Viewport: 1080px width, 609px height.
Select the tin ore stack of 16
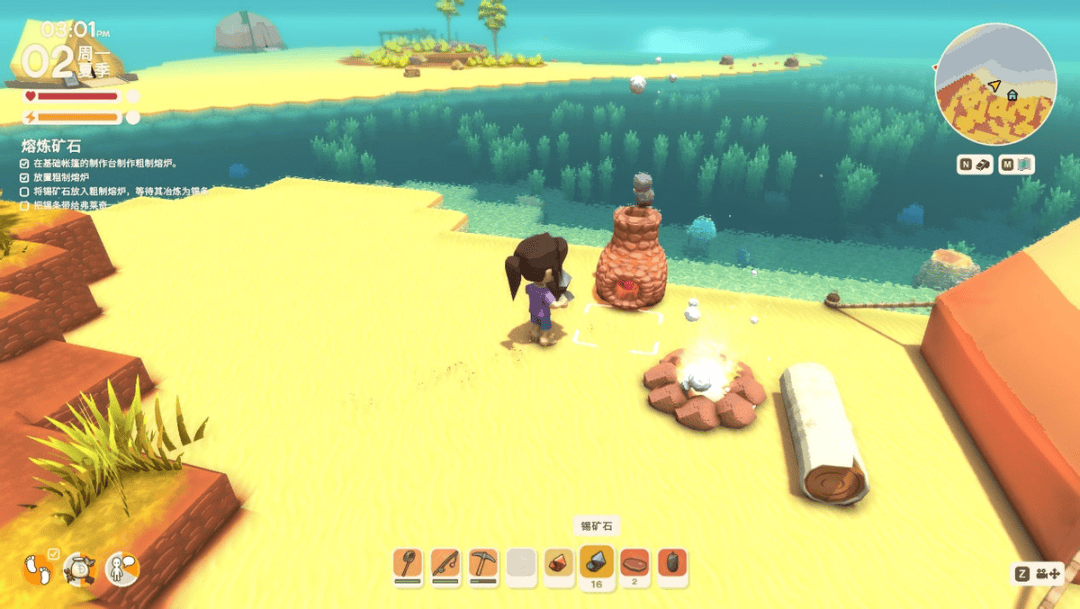click(597, 563)
